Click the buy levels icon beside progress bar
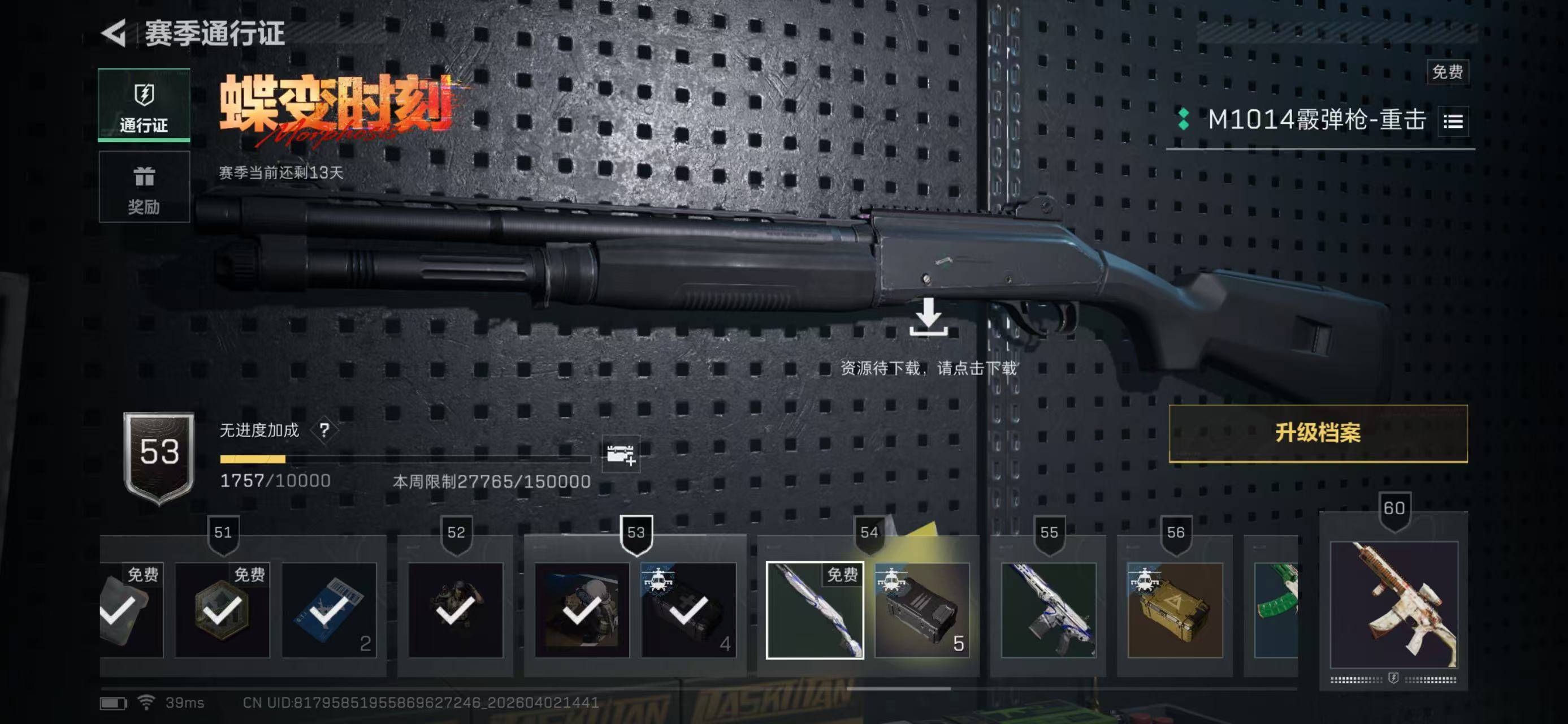 click(620, 454)
